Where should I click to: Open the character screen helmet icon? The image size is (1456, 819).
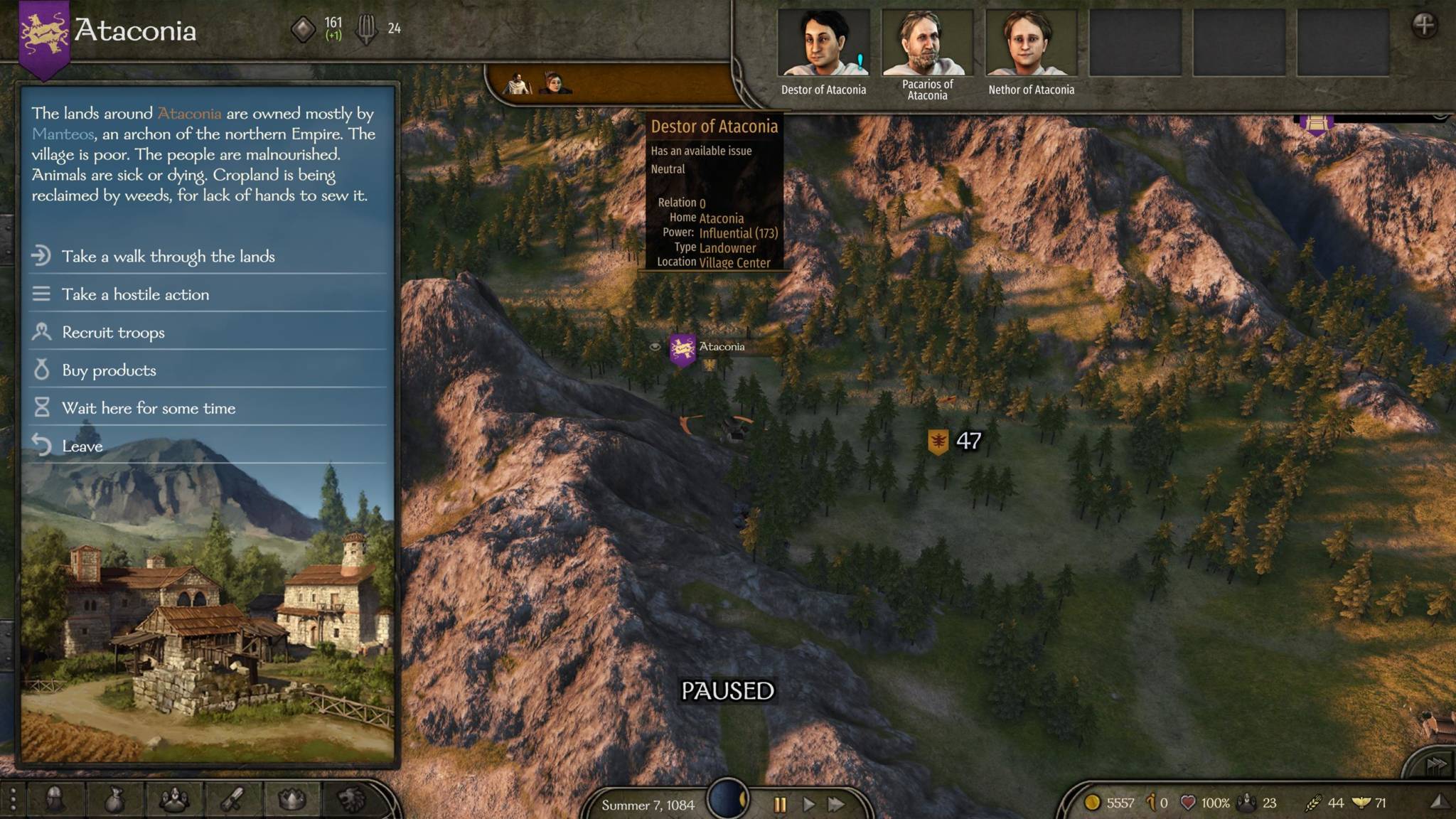(55, 800)
